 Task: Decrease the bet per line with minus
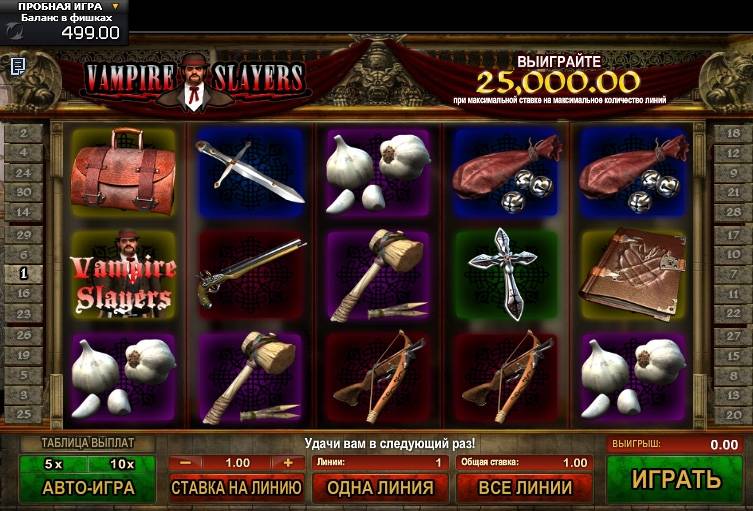point(186,463)
